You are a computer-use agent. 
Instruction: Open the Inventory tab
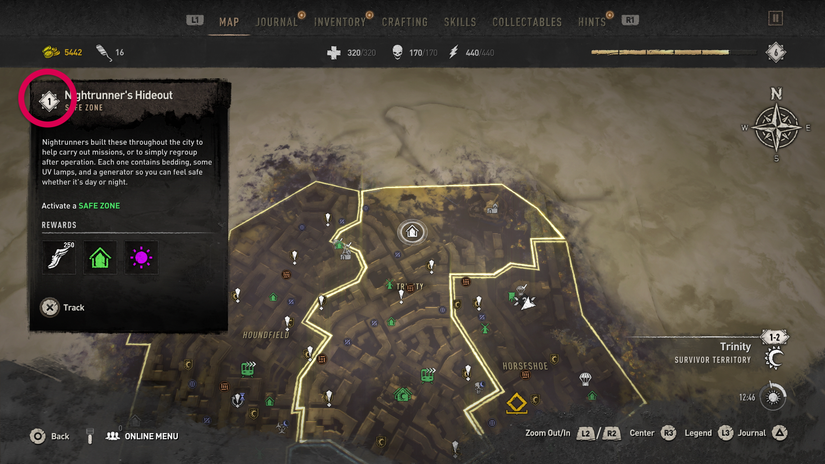click(x=339, y=21)
